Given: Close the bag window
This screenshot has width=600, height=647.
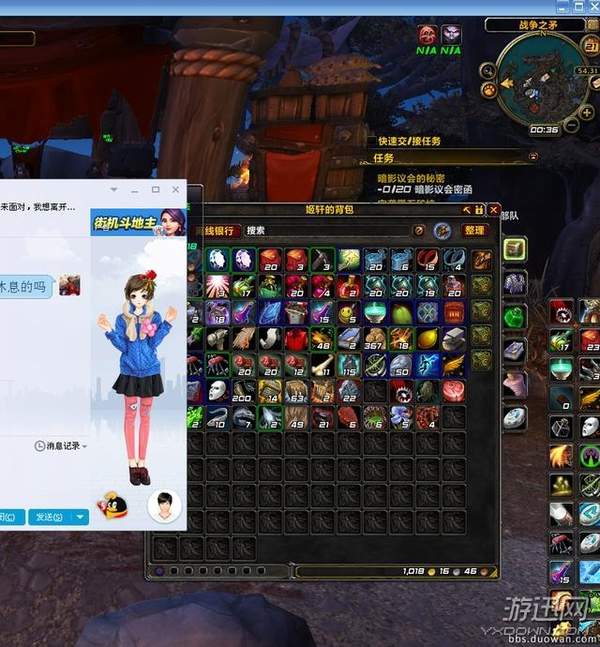Looking at the screenshot, I should tap(494, 210).
